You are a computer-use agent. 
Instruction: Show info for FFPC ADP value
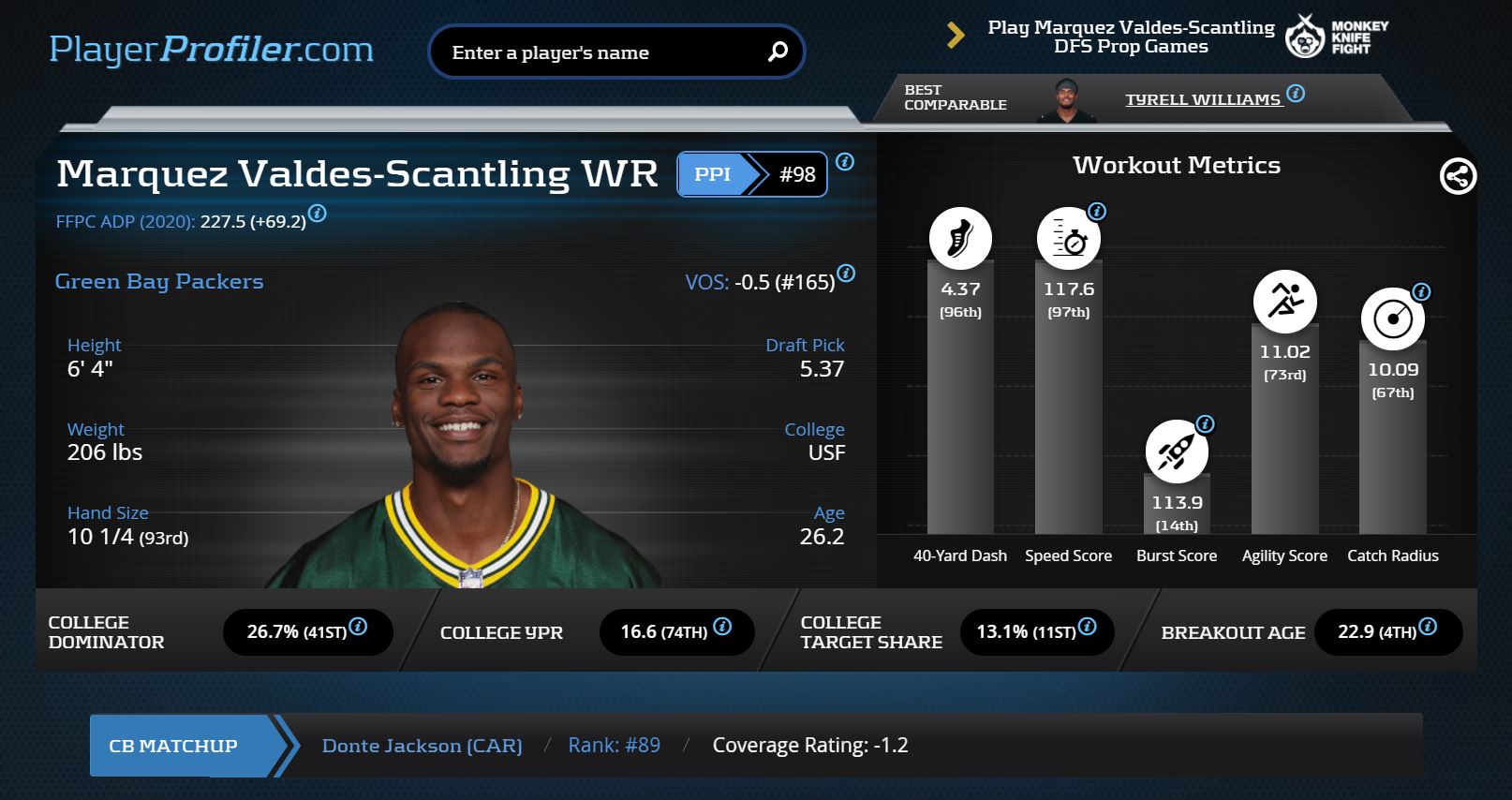coord(318,214)
